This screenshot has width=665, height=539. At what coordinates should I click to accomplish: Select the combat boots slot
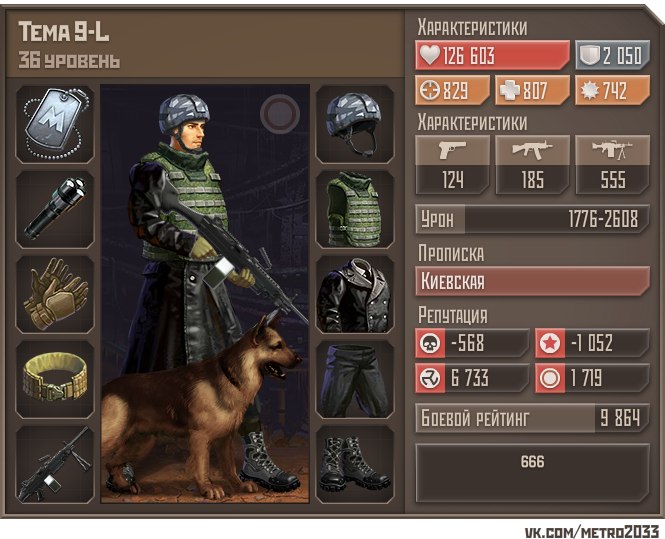point(355,464)
